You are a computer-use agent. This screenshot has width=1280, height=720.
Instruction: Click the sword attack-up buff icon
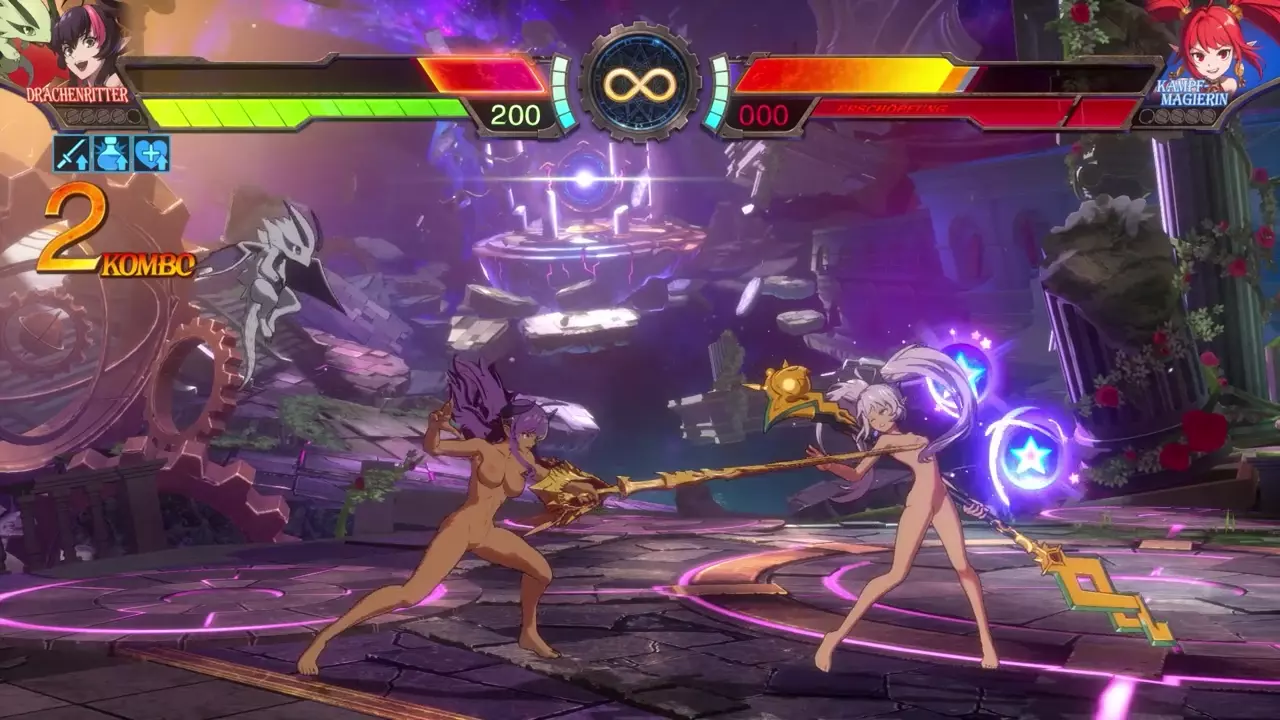(x=72, y=154)
